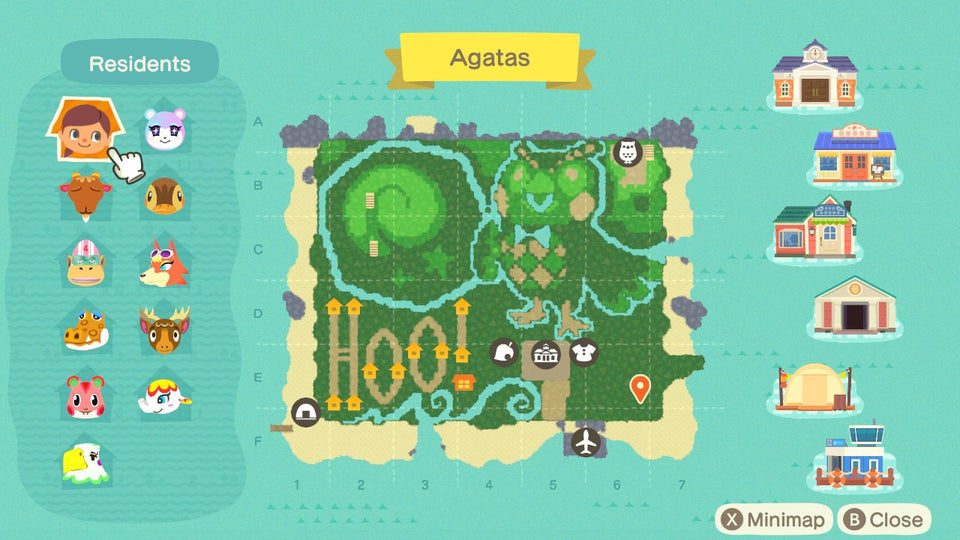The height and width of the screenshot is (540, 960).
Task: Select the owl museum marker on map
Action: pos(628,153)
